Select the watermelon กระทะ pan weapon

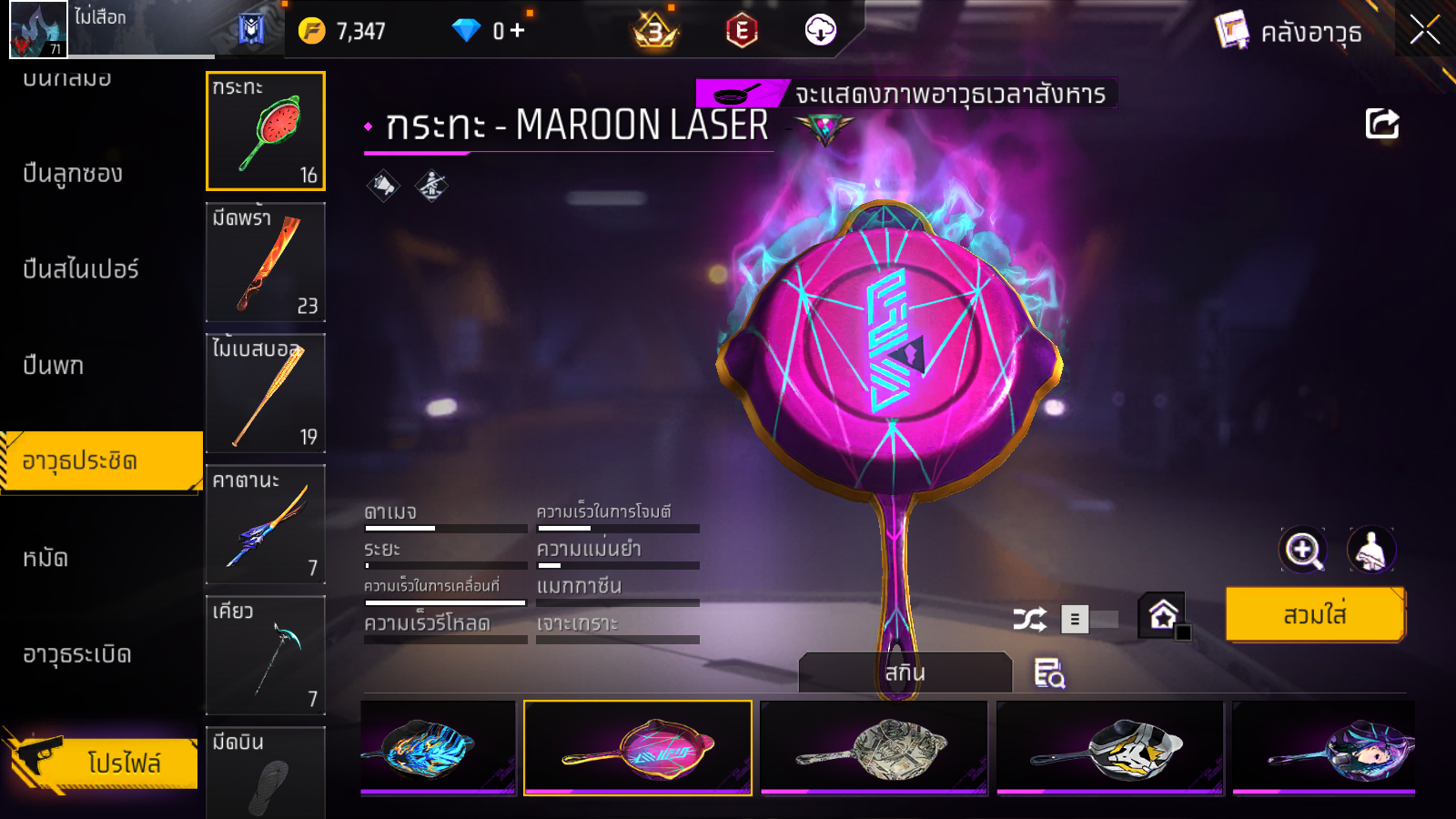pyautogui.click(x=266, y=131)
